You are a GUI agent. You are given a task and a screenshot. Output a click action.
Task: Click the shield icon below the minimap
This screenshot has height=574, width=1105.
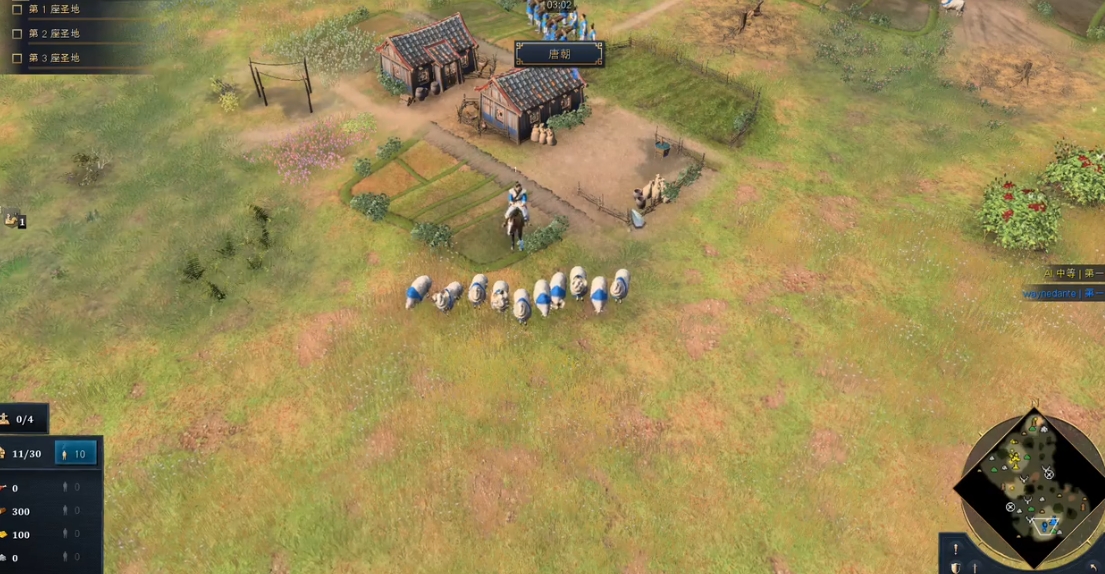pyautogui.click(x=955, y=567)
